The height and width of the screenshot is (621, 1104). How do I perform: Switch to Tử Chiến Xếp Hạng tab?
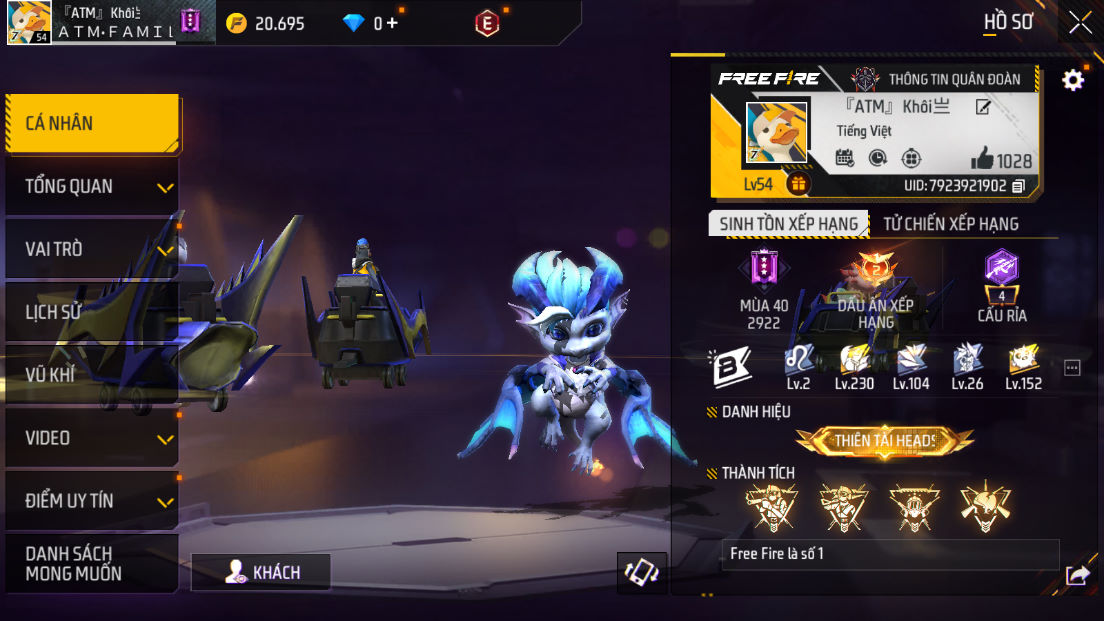tap(950, 224)
